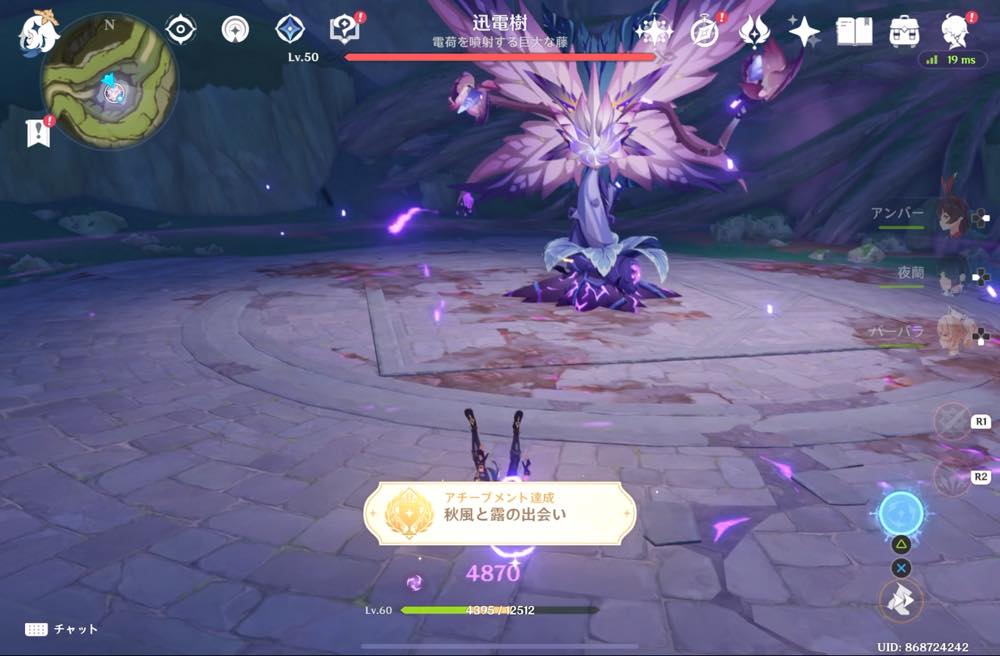This screenshot has width=1000, height=656.
Task: Open the circular minimap
Action: [x=109, y=80]
